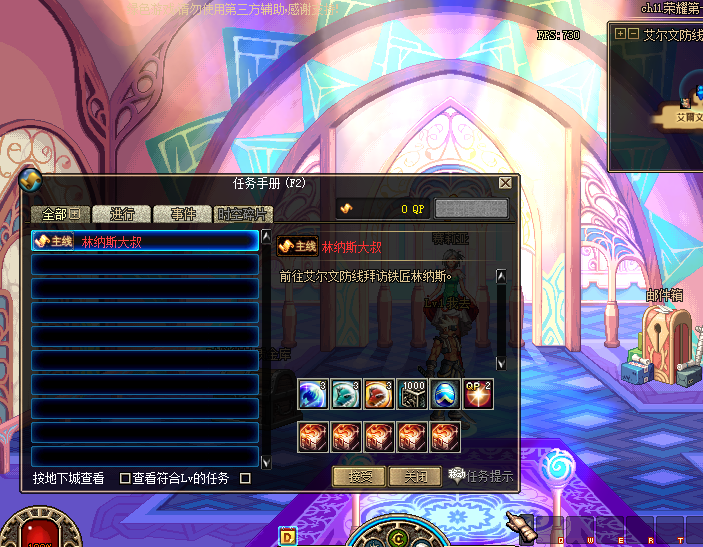Image resolution: width=703 pixels, height=547 pixels.
Task: Click the QP 2 reward icon
Action: coord(477,394)
